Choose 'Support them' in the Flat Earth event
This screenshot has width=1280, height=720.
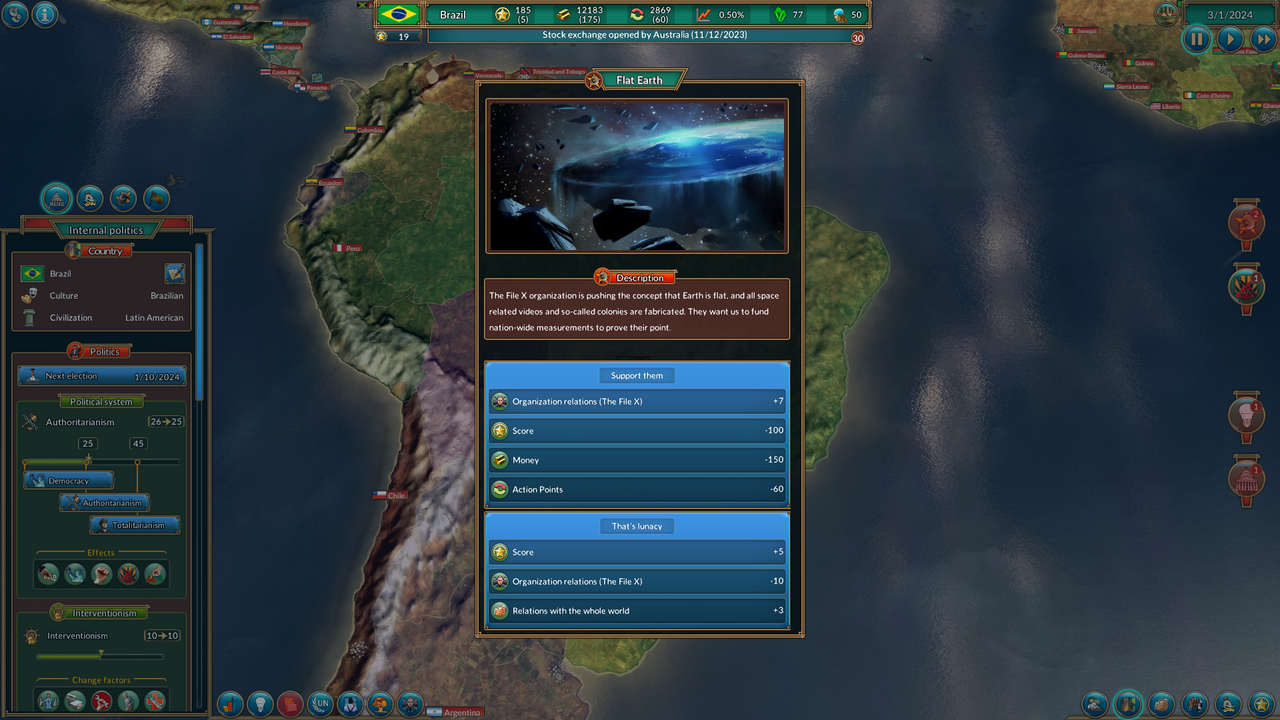click(637, 375)
